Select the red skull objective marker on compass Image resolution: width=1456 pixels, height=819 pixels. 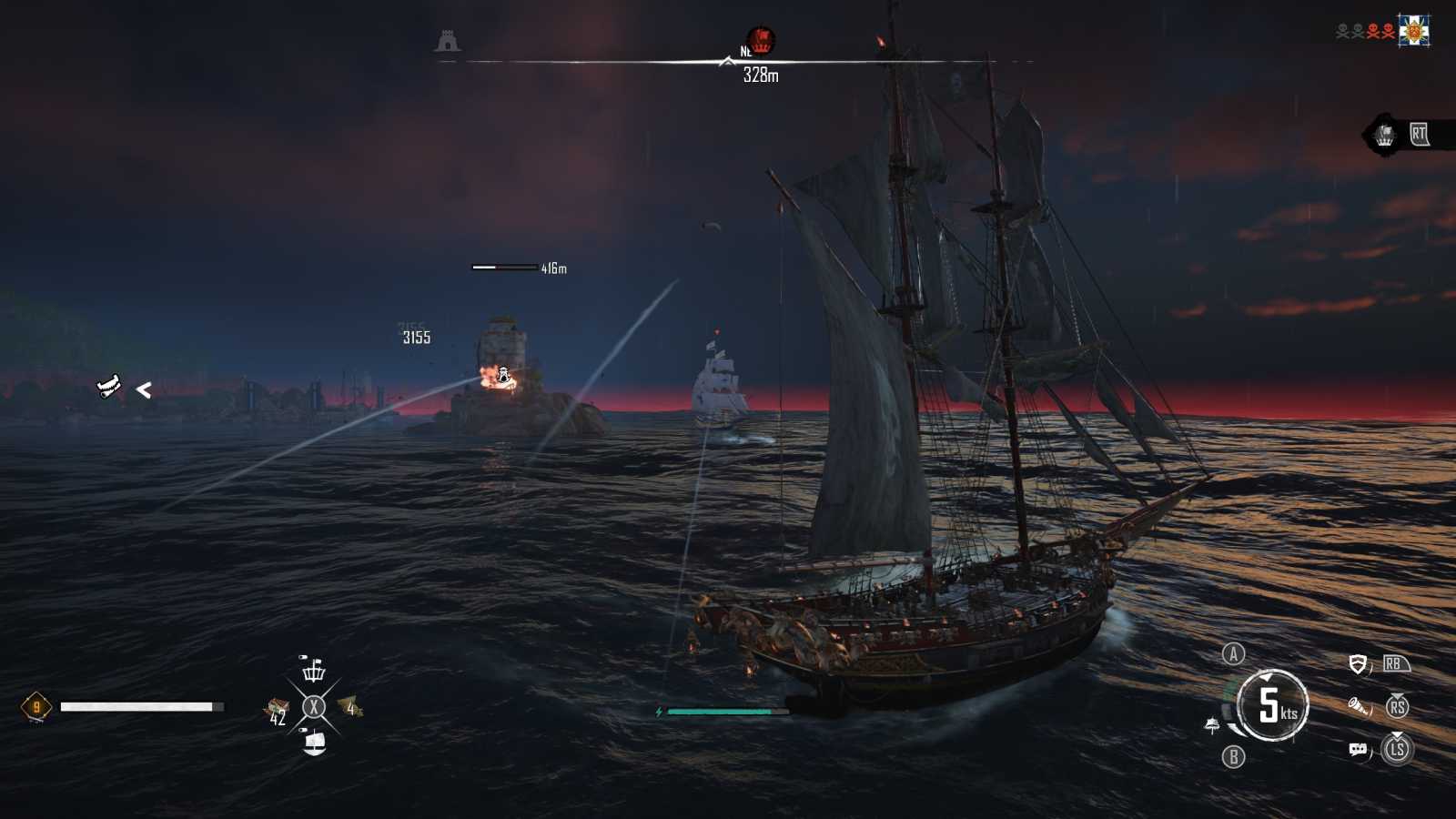[762, 40]
